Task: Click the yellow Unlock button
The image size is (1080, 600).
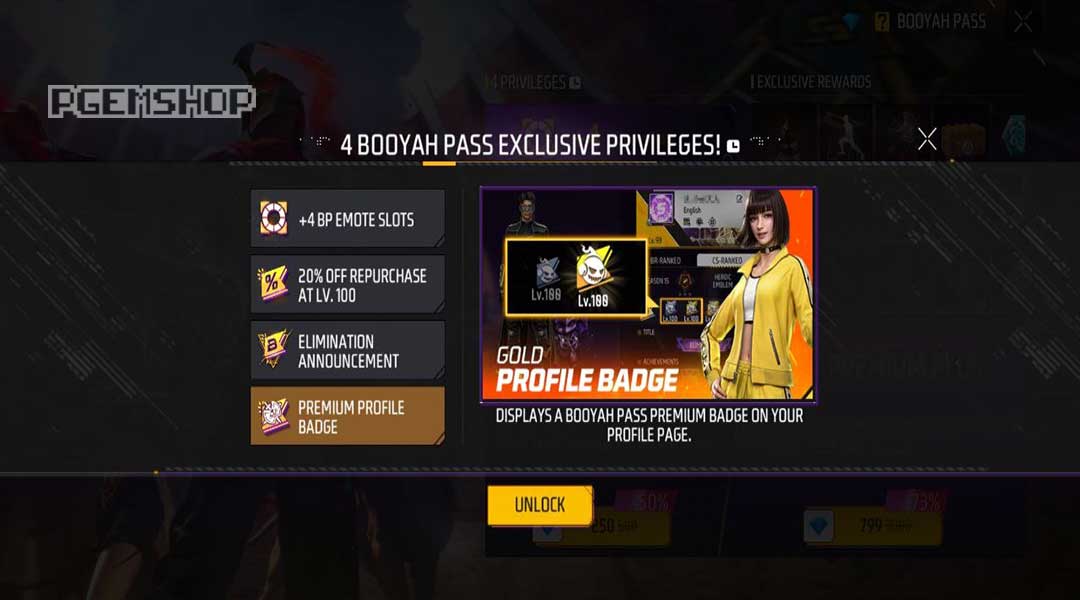Action: 540,505
